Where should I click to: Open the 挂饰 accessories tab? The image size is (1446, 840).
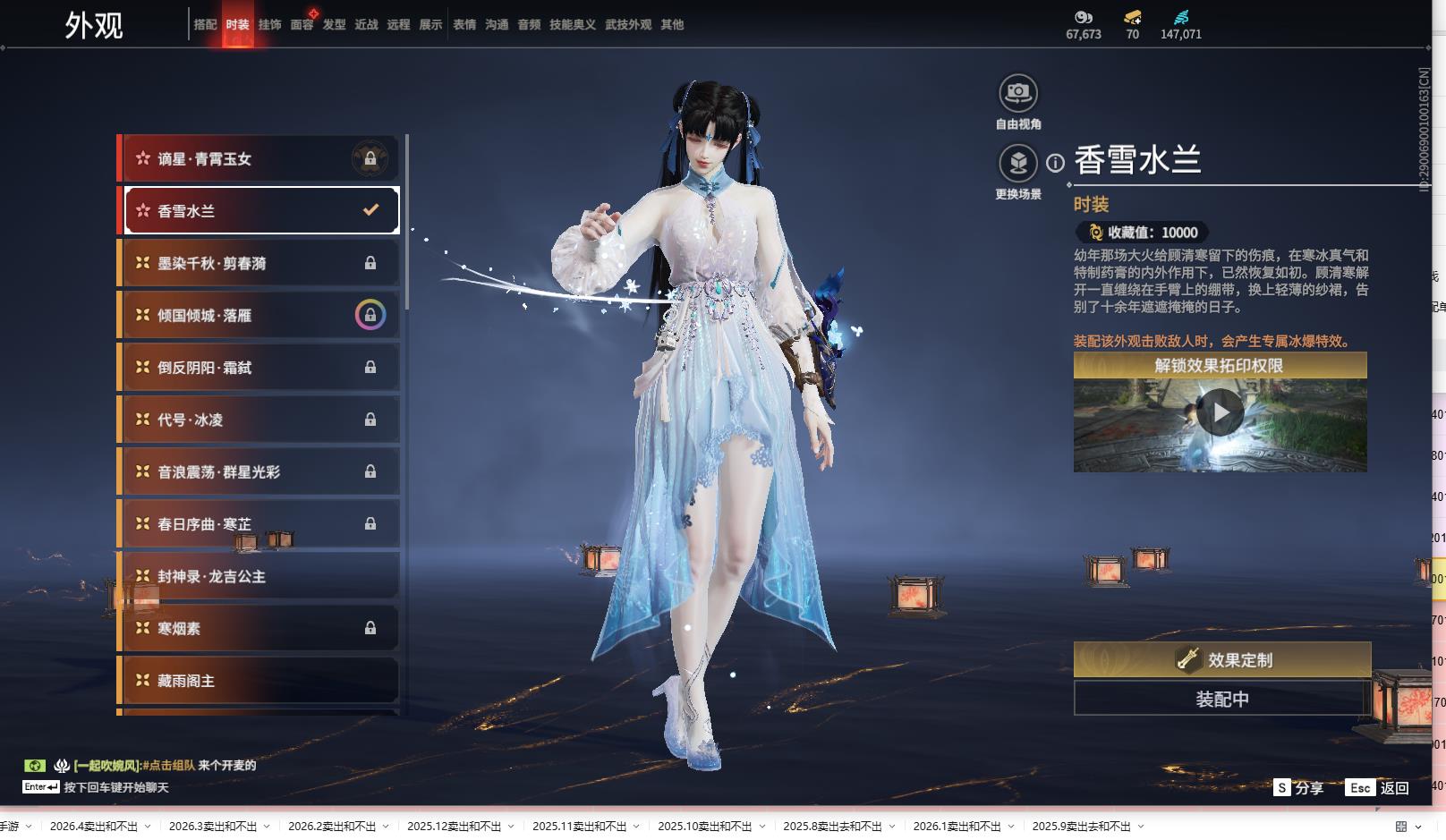tap(269, 25)
